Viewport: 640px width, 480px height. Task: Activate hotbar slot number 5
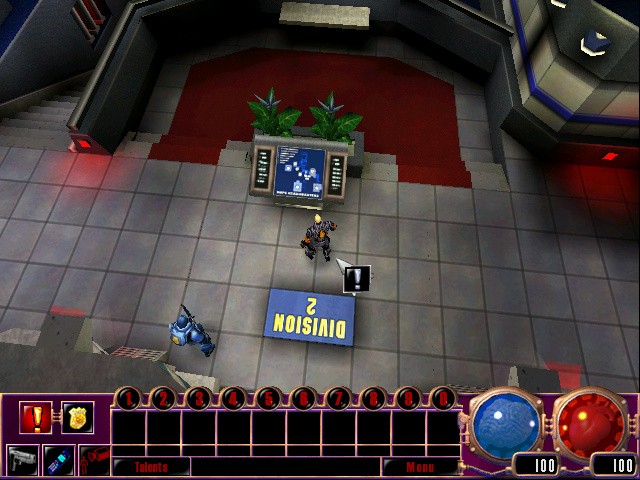point(268,399)
